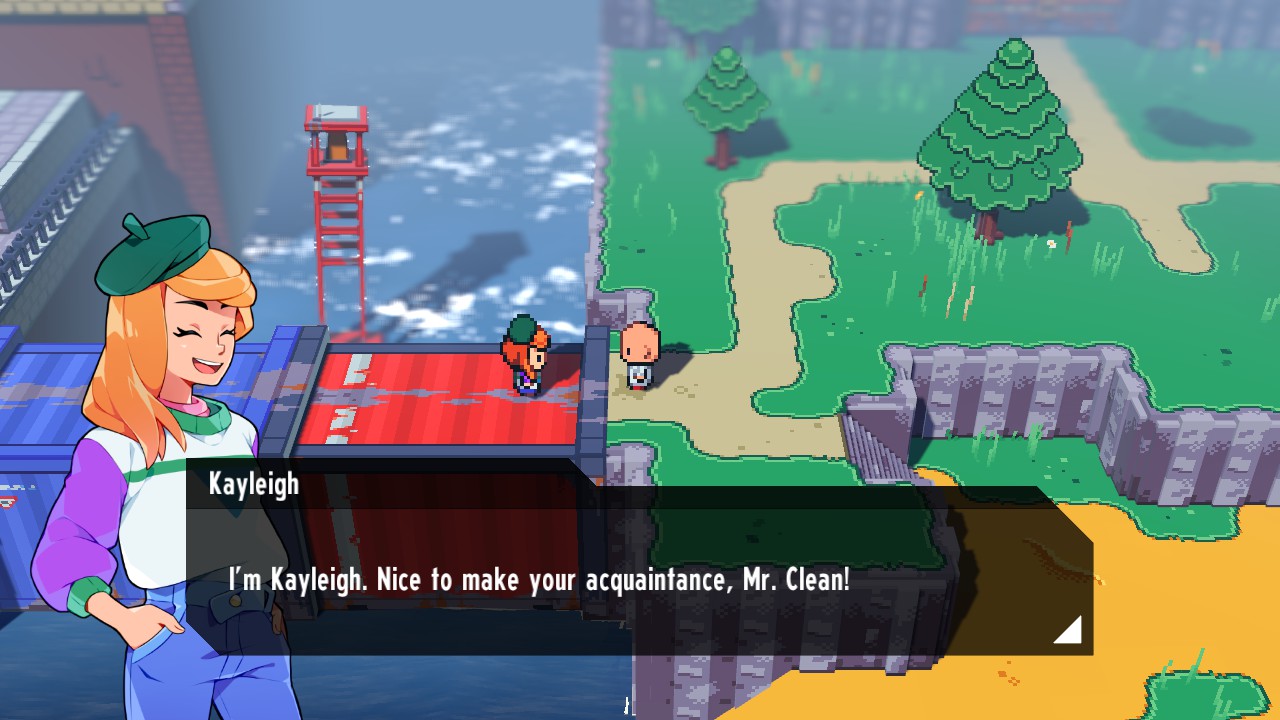1280x720 pixels.
Task: Advance dialogue with the white arrow indicator
Action: tap(1070, 630)
